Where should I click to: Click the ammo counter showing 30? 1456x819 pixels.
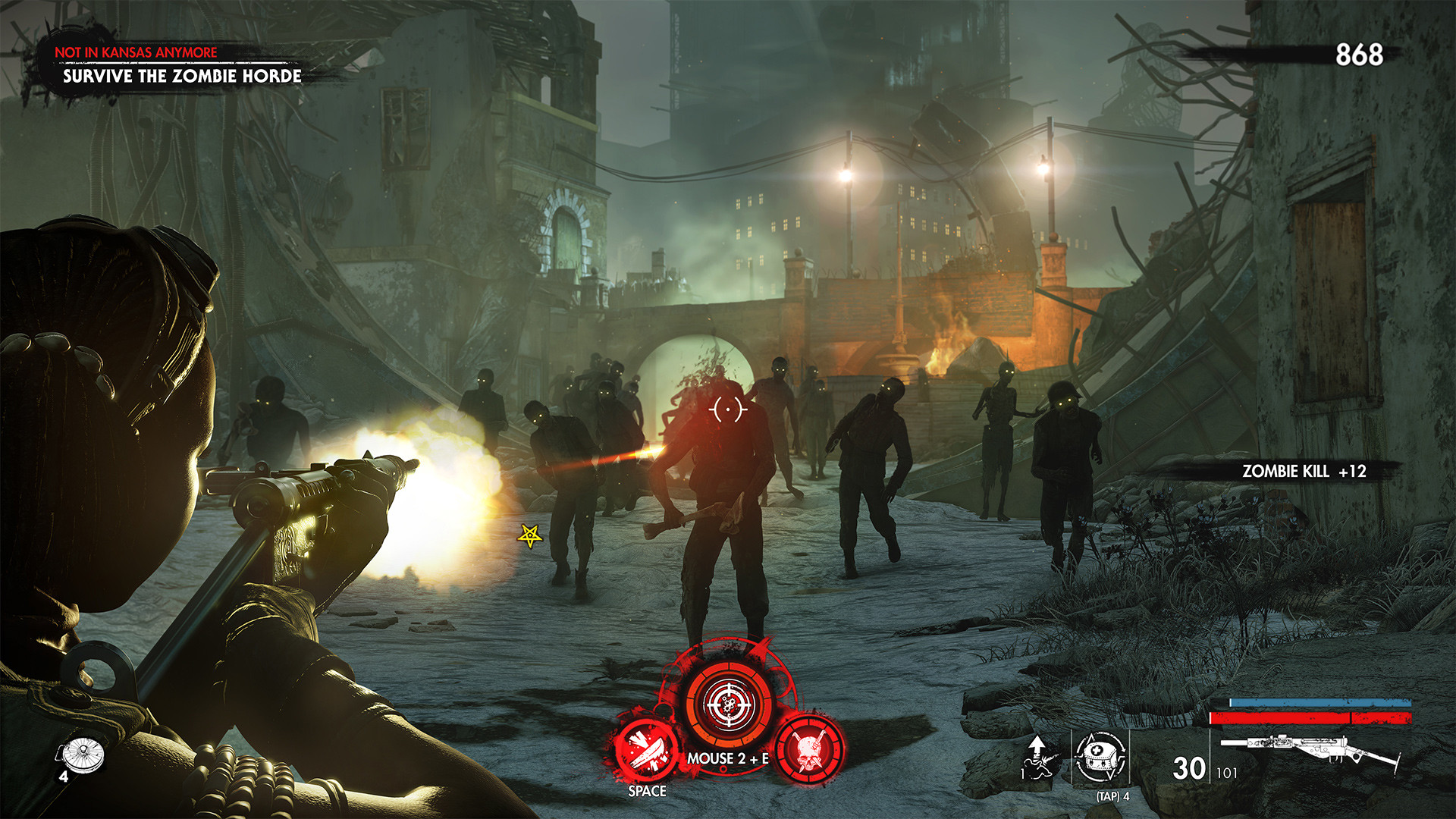(1188, 768)
